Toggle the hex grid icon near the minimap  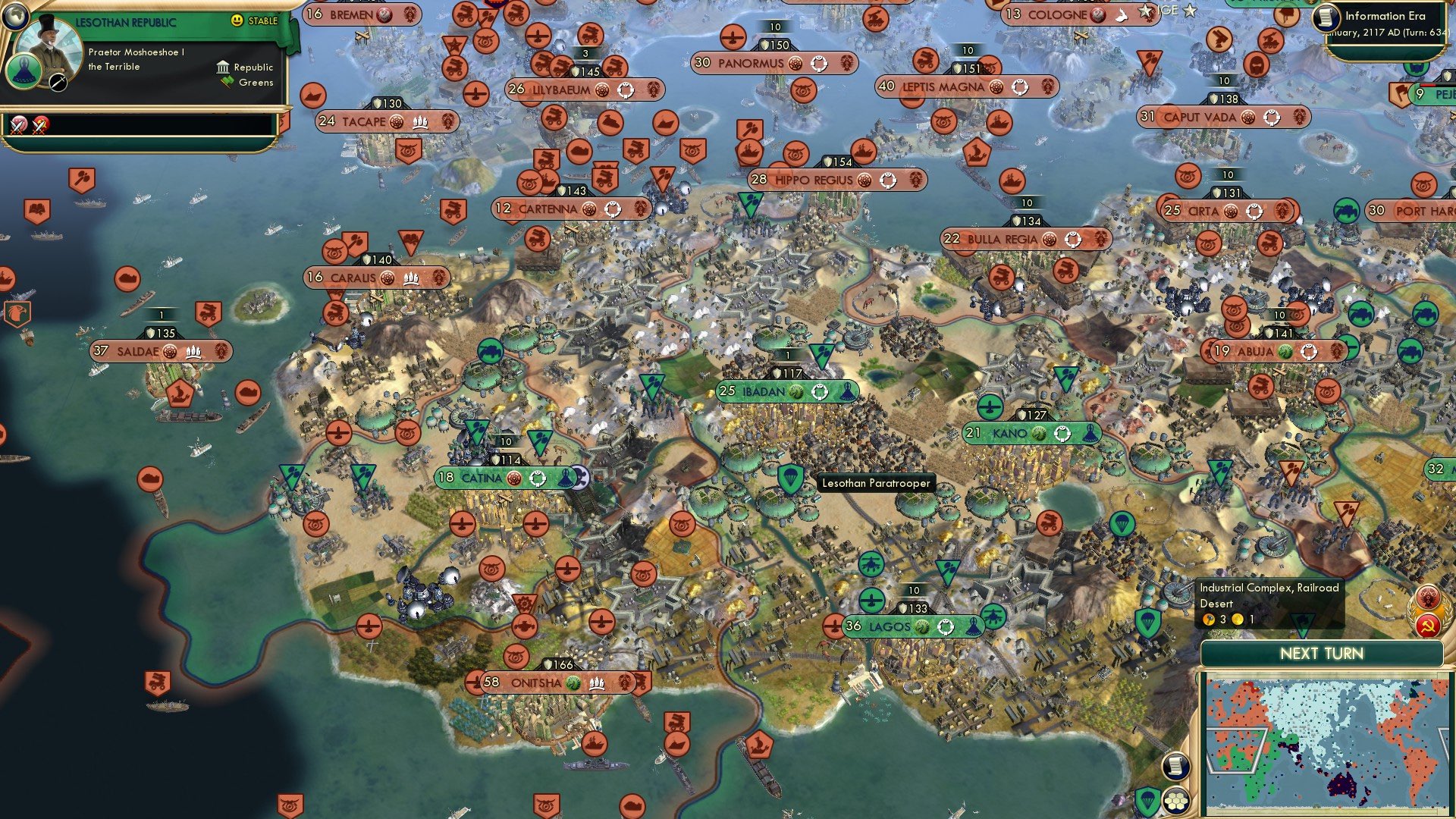pyautogui.click(x=1175, y=800)
